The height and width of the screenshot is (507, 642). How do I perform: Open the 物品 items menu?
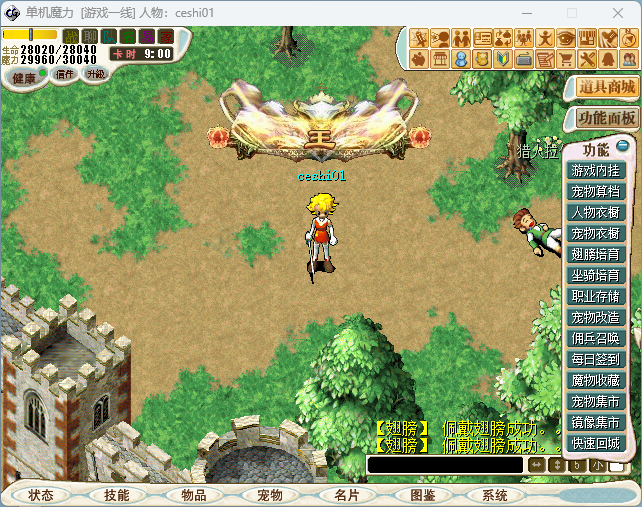[193, 495]
